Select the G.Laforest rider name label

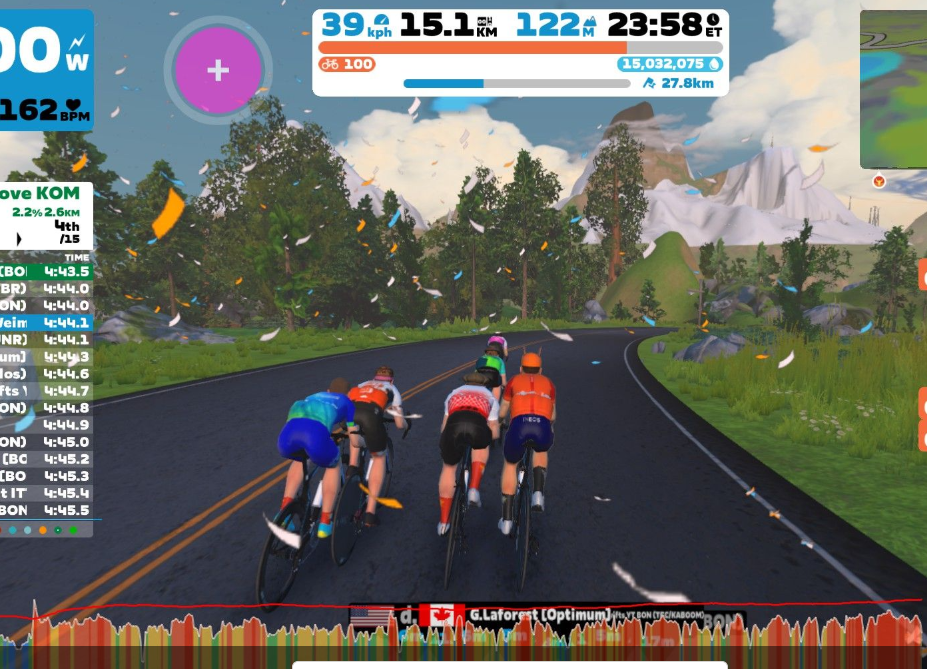click(539, 614)
